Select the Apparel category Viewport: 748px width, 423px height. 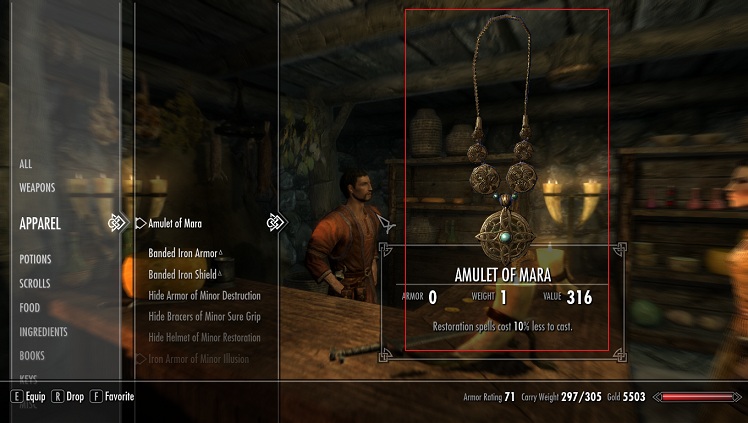point(40,224)
